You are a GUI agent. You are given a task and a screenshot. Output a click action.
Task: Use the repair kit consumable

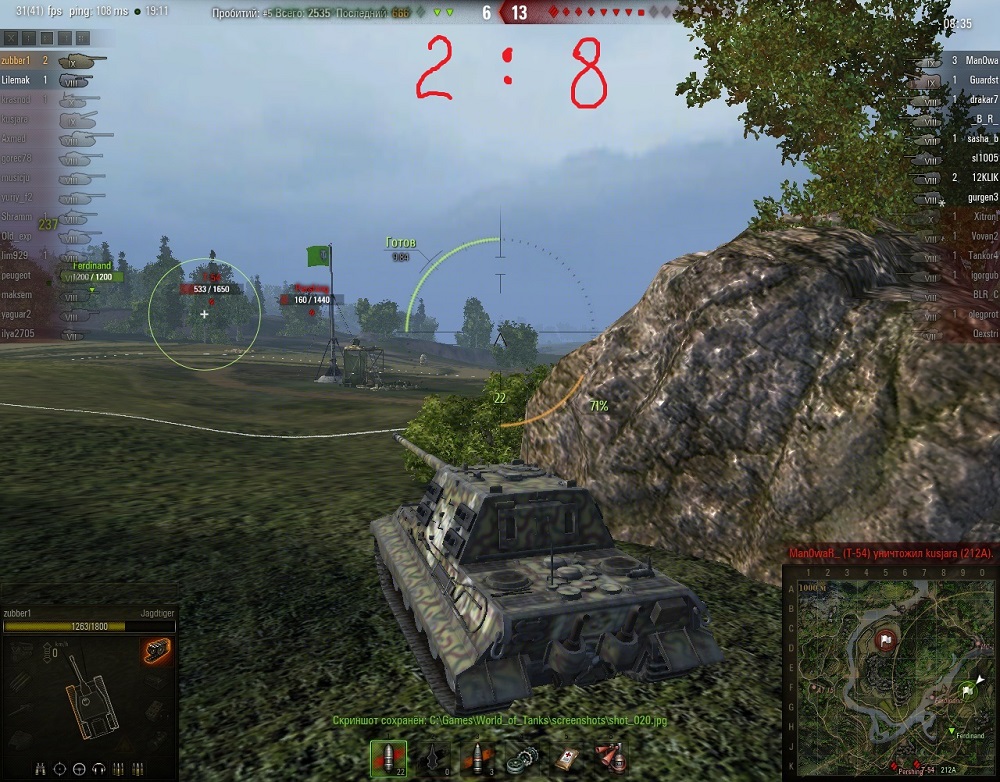520,759
